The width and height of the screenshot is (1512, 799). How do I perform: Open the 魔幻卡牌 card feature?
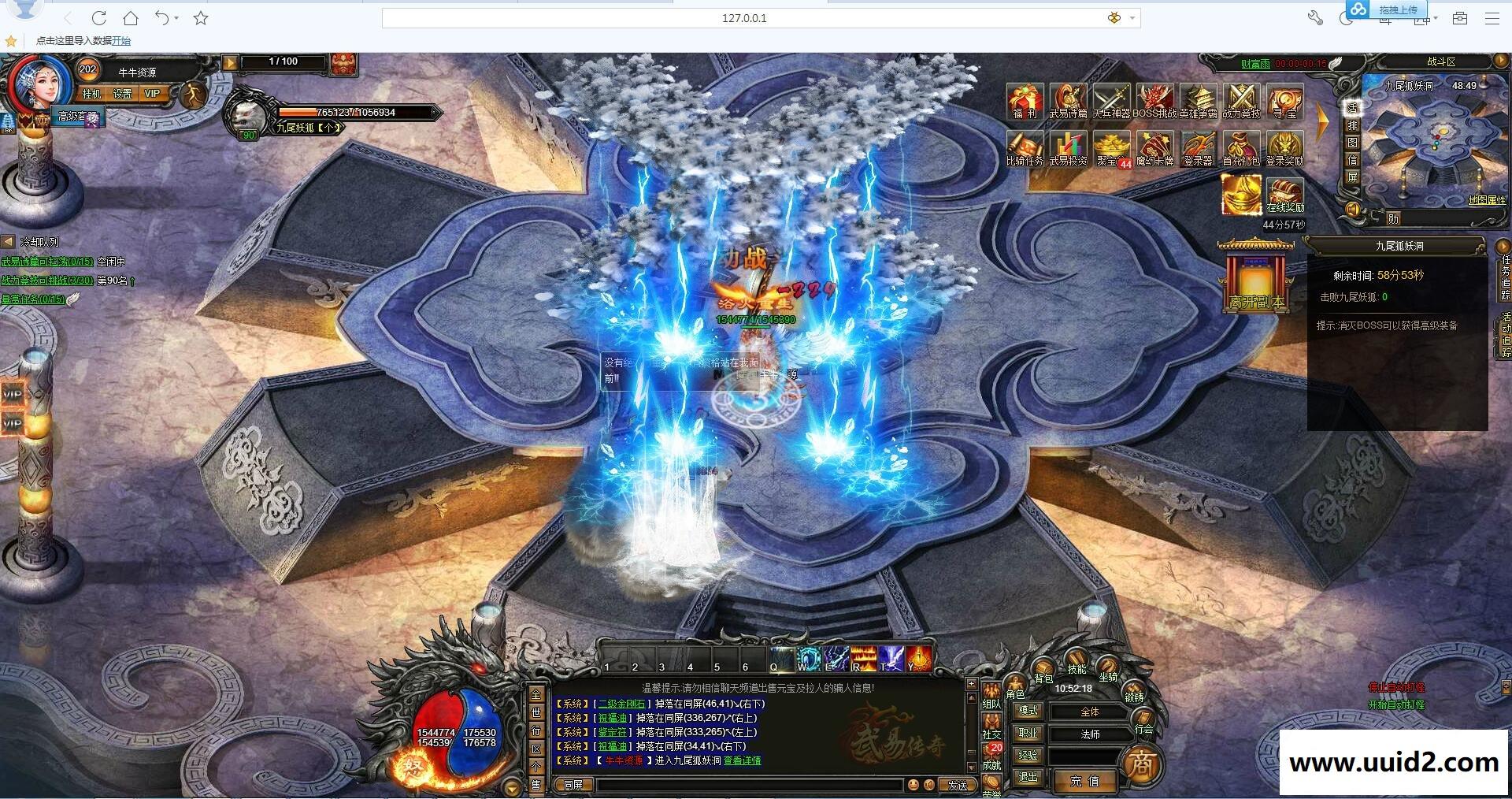[x=1156, y=148]
